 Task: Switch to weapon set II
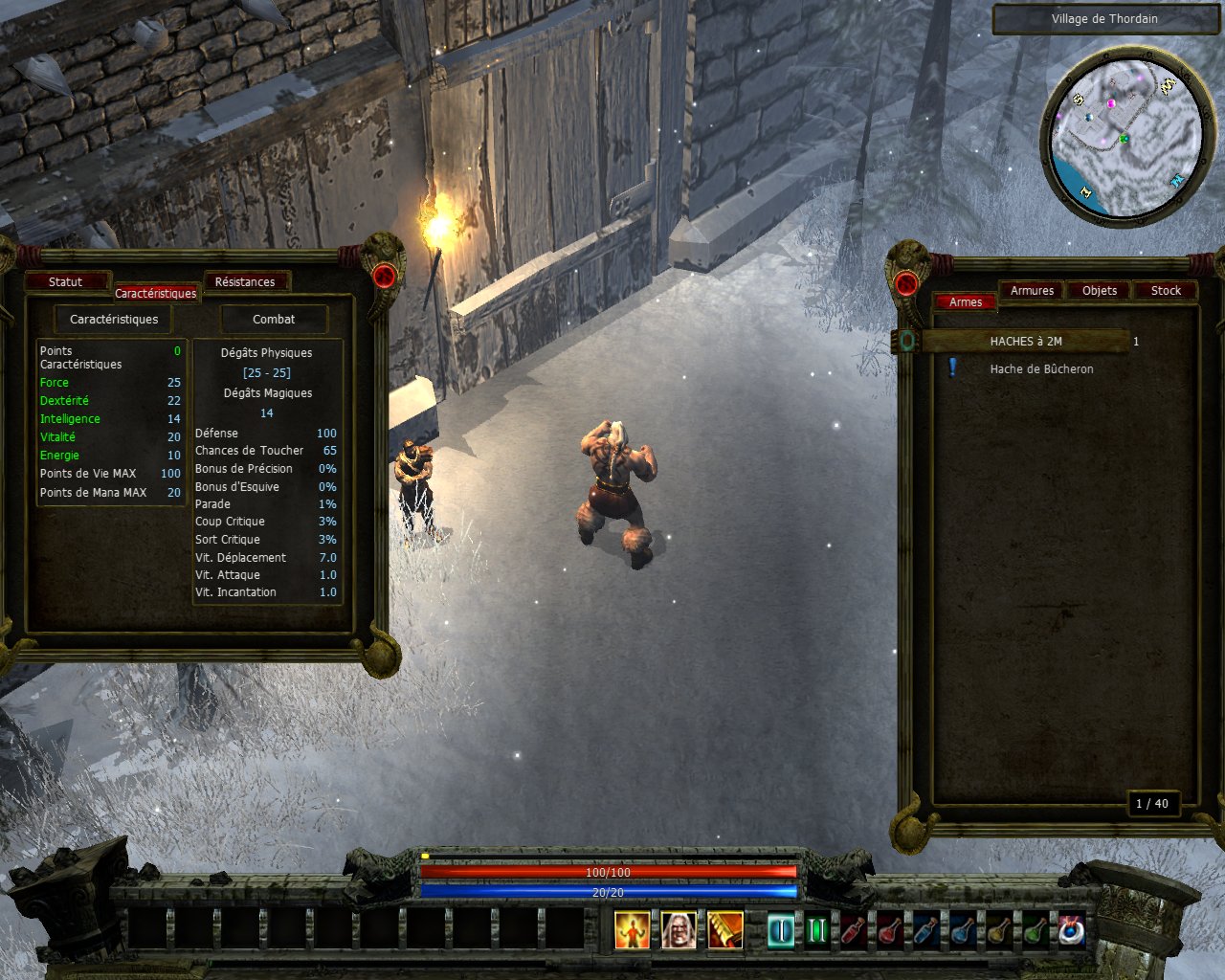[x=816, y=930]
